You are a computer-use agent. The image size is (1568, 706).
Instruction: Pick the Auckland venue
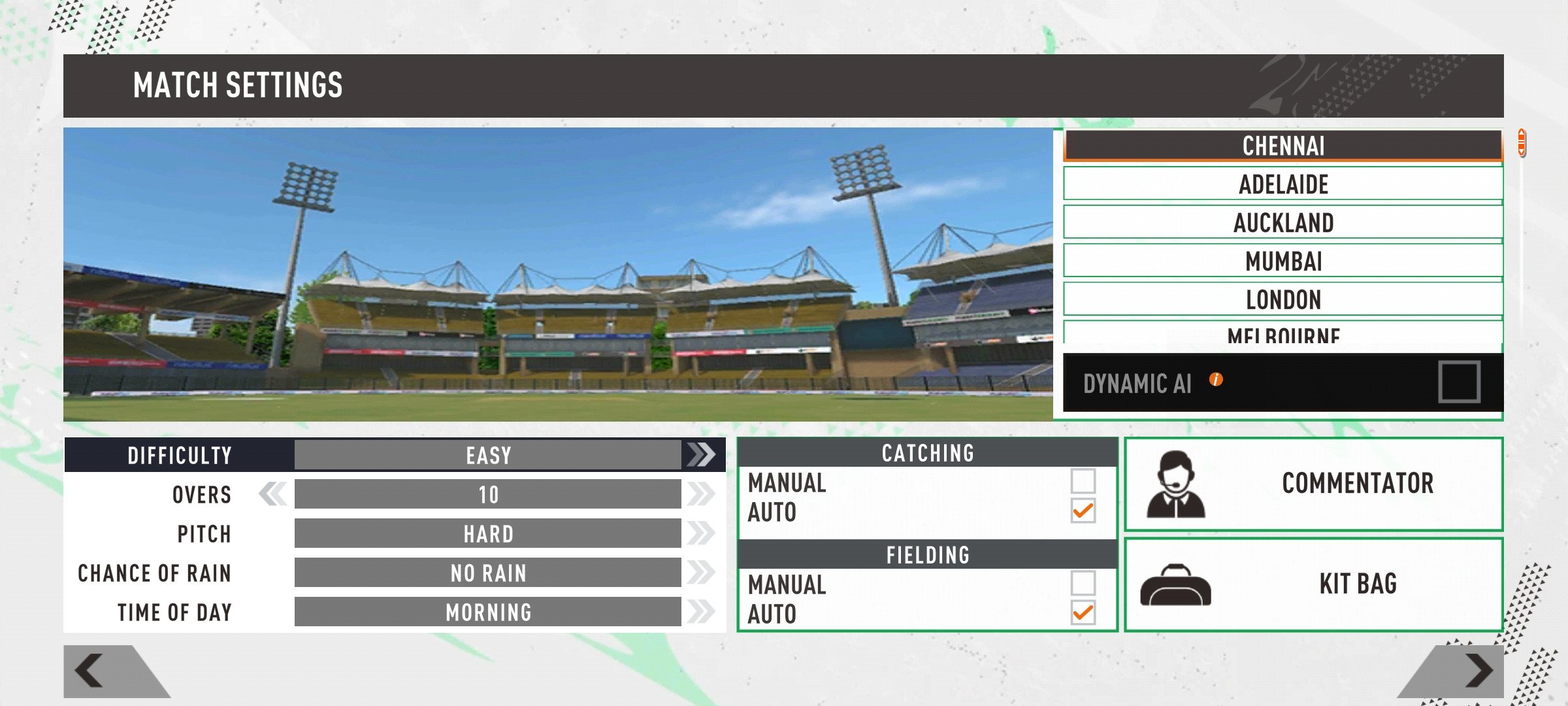click(x=1283, y=222)
